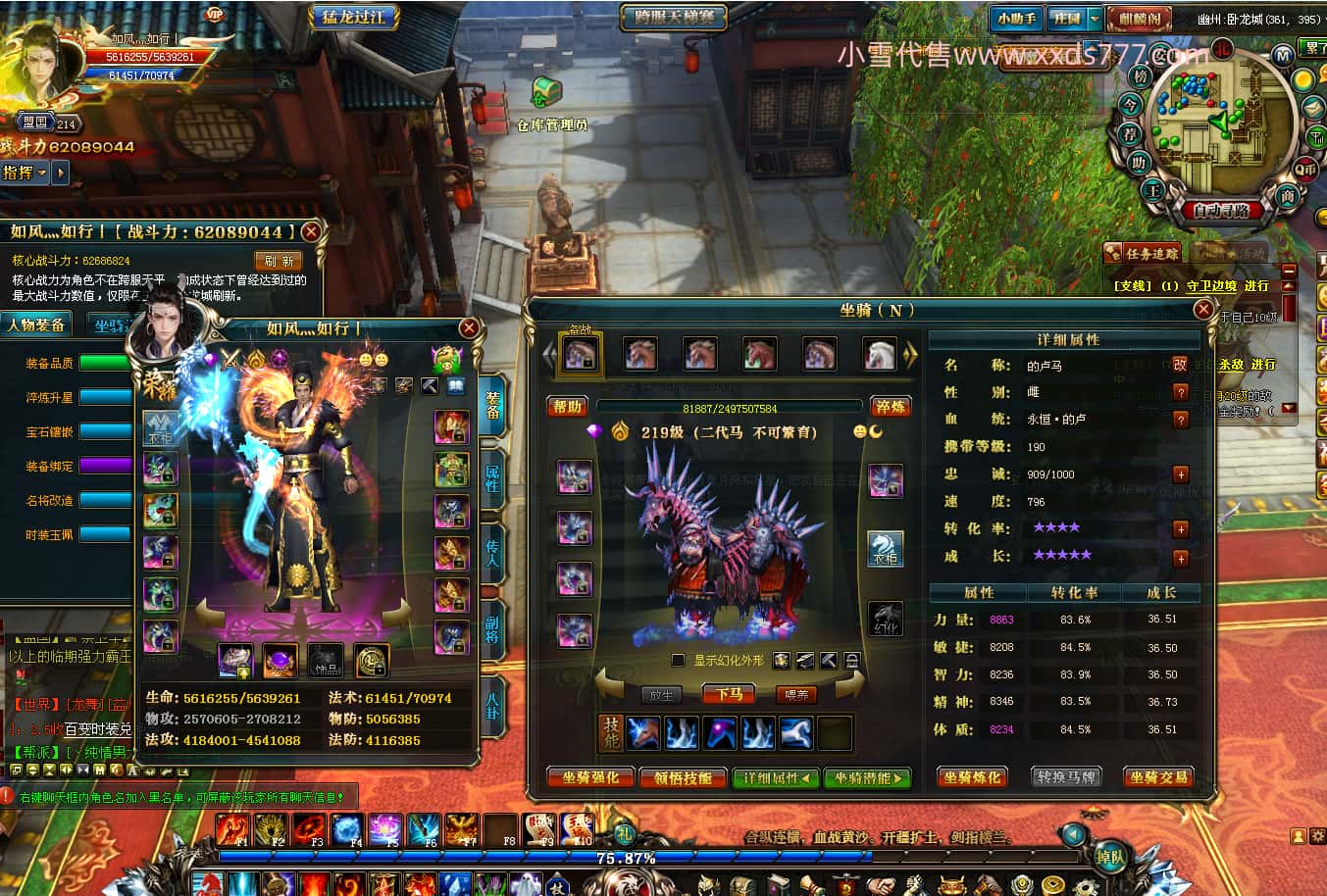Open the mount 衣柜 wardrobe icon
The width and height of the screenshot is (1327, 896).
click(x=885, y=549)
